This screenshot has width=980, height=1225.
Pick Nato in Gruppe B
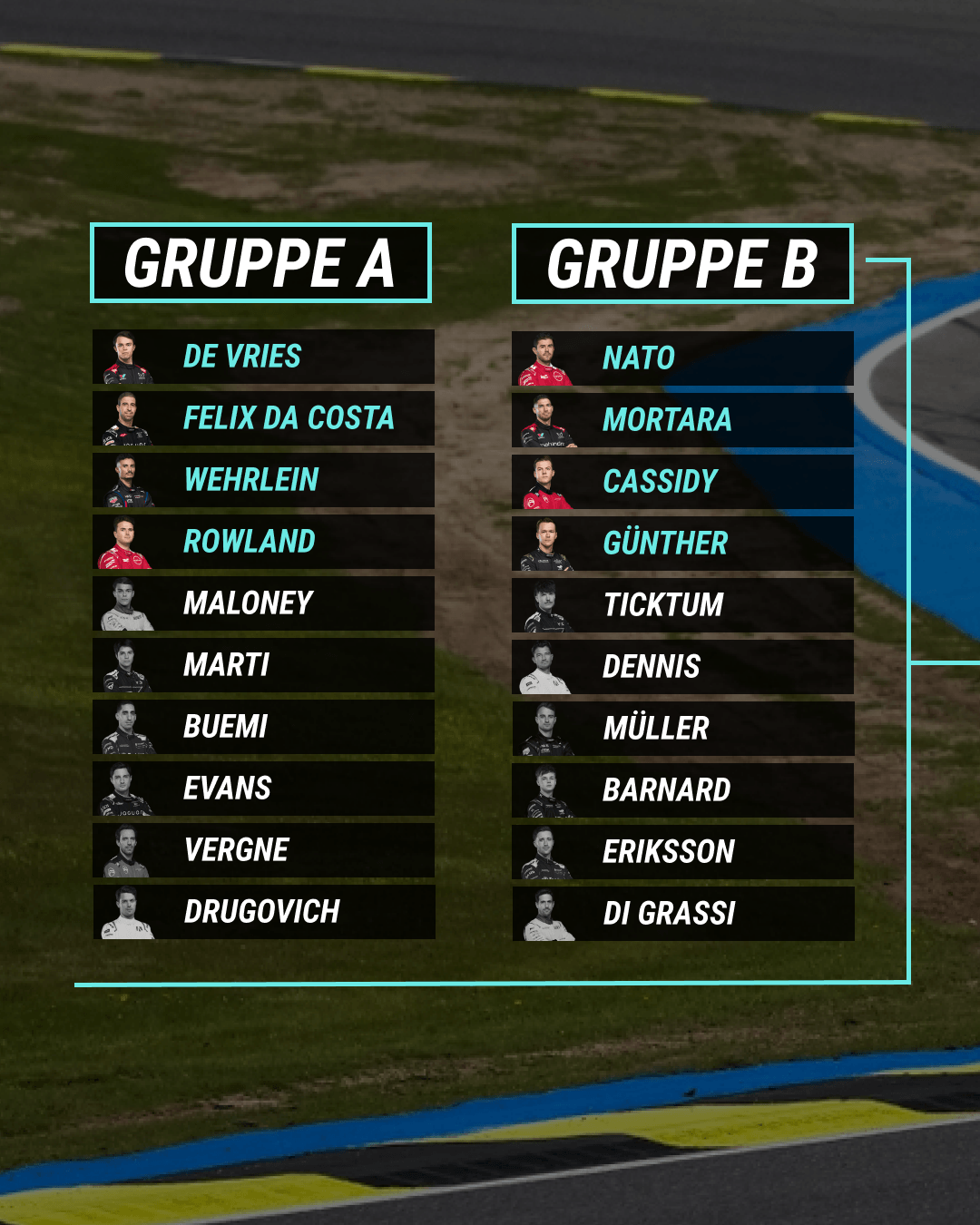point(682,358)
